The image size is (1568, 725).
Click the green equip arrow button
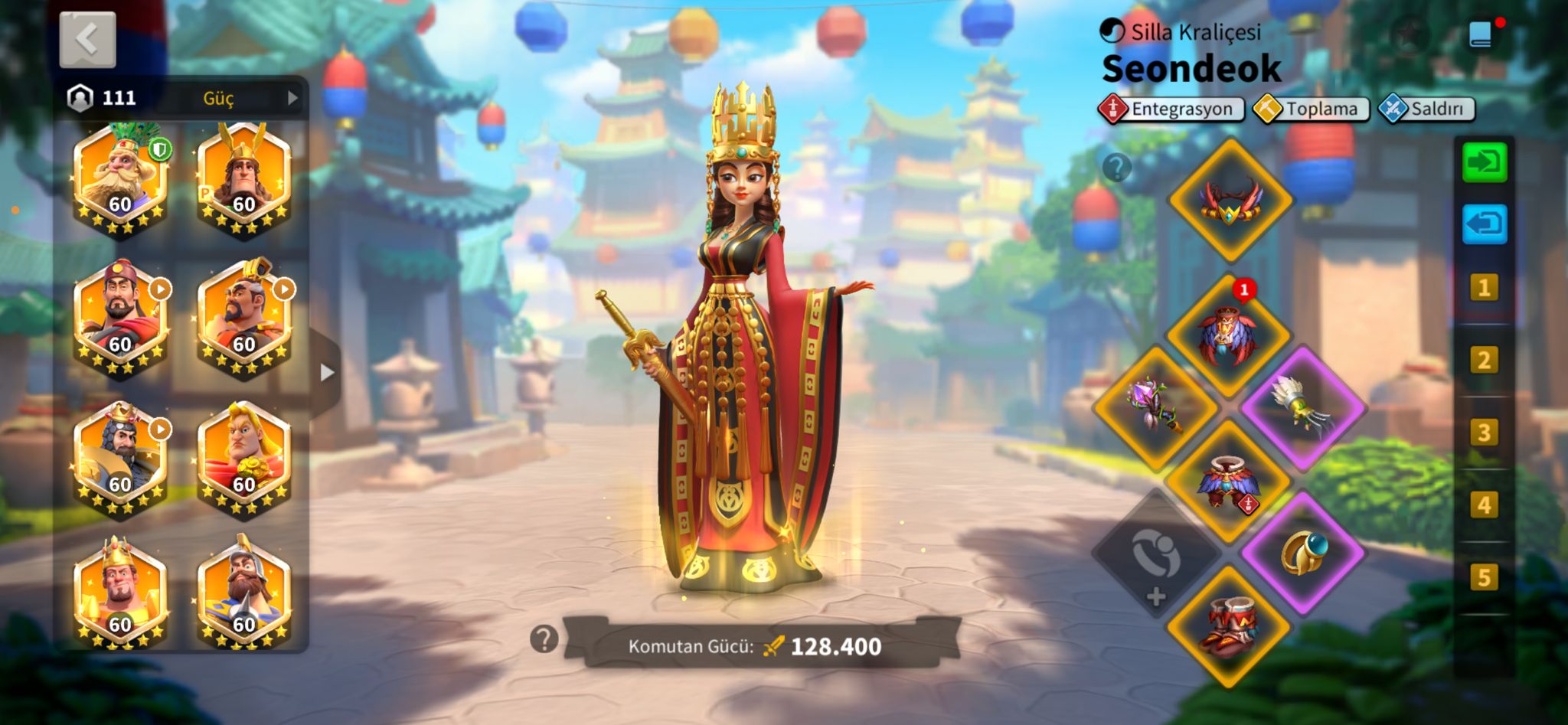[x=1484, y=162]
